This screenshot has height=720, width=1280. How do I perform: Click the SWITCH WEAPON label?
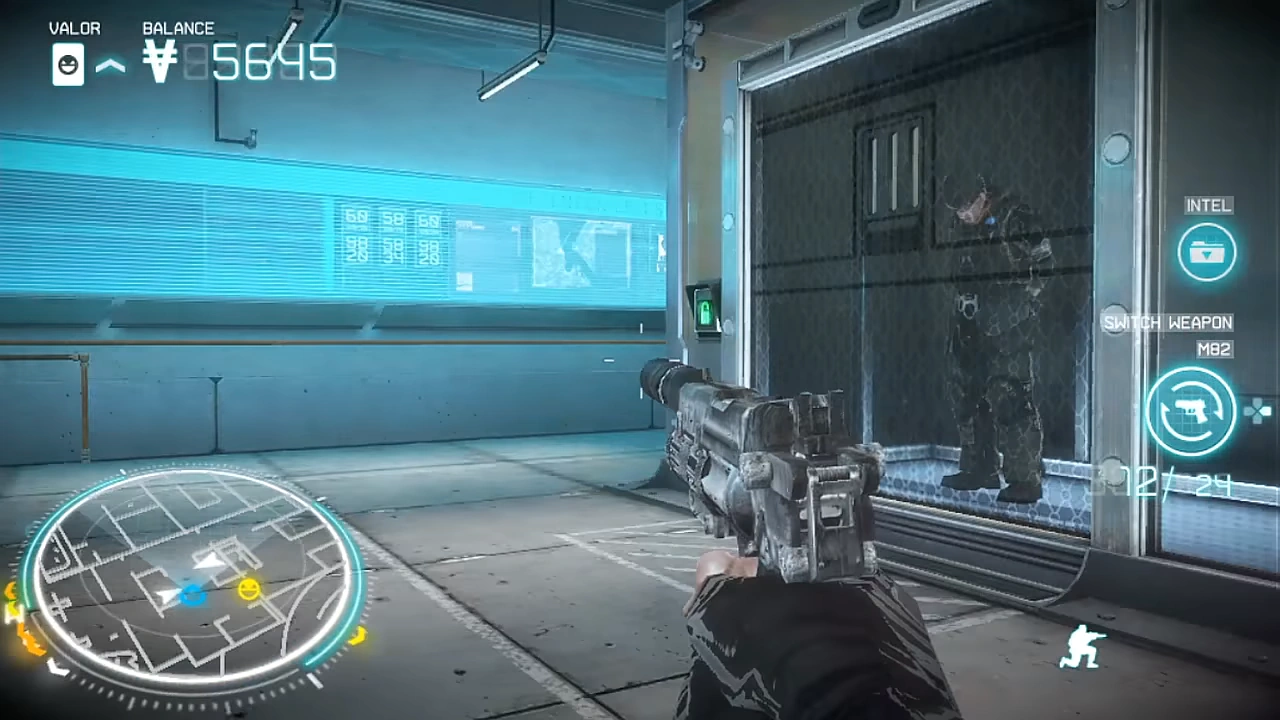[x=1167, y=322]
